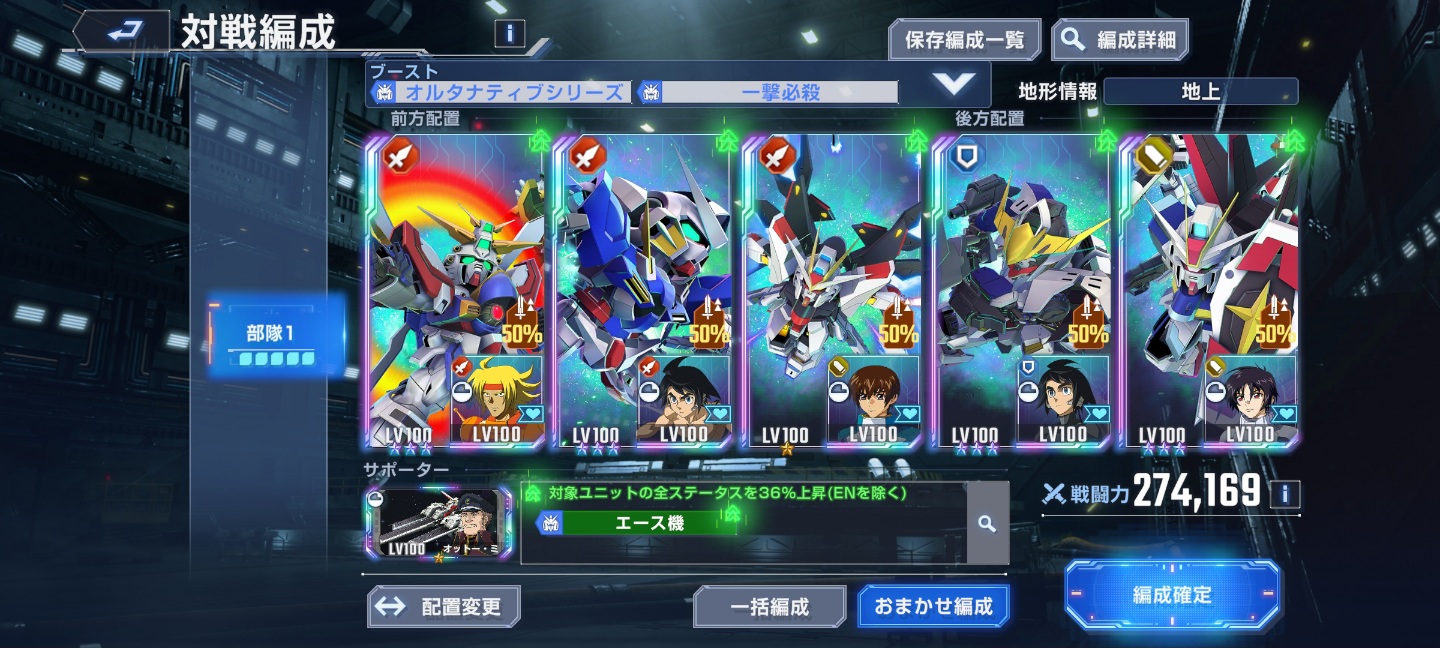Open the 戦闘力 combat power info icon
This screenshot has width=1440, height=648.
pos(1286,493)
